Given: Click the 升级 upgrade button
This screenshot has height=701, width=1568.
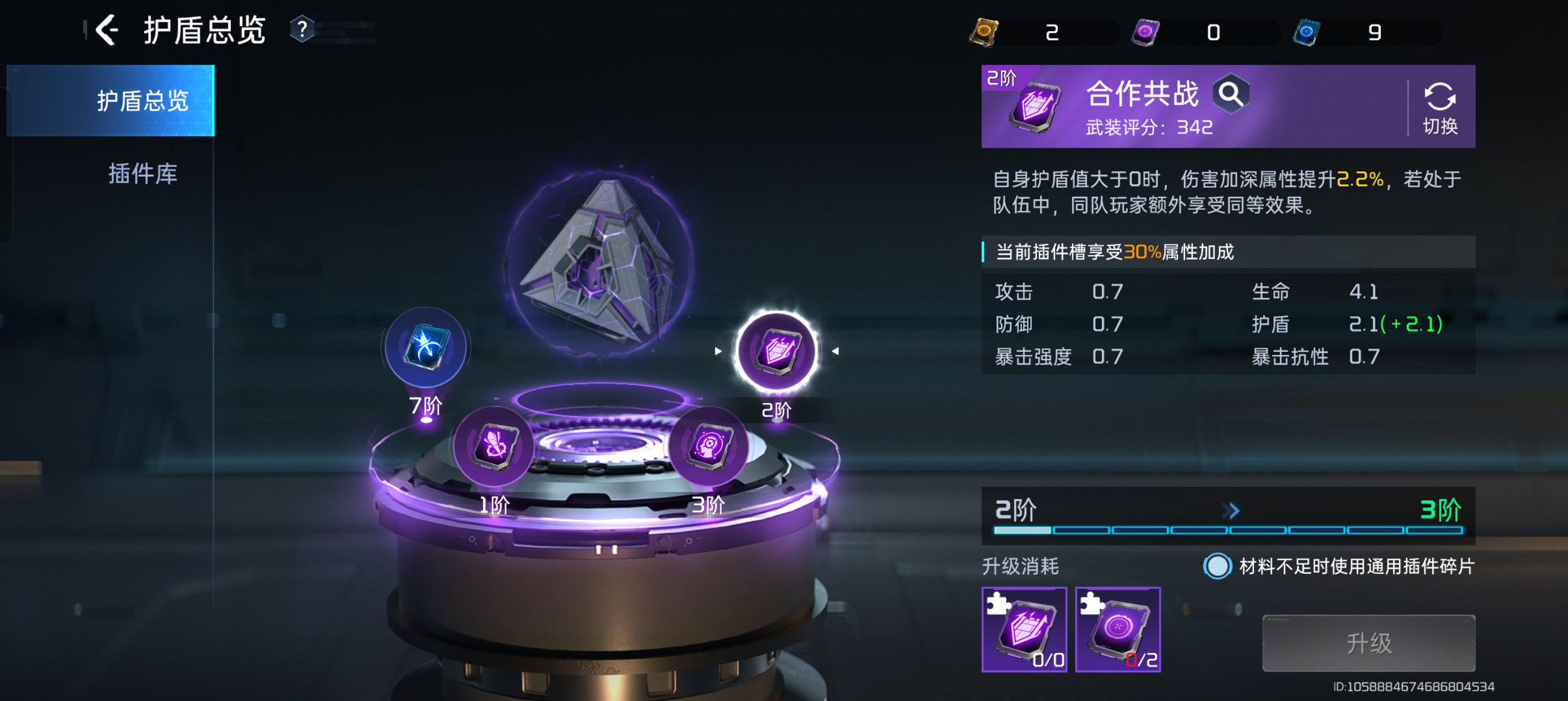Looking at the screenshot, I should (1368, 643).
